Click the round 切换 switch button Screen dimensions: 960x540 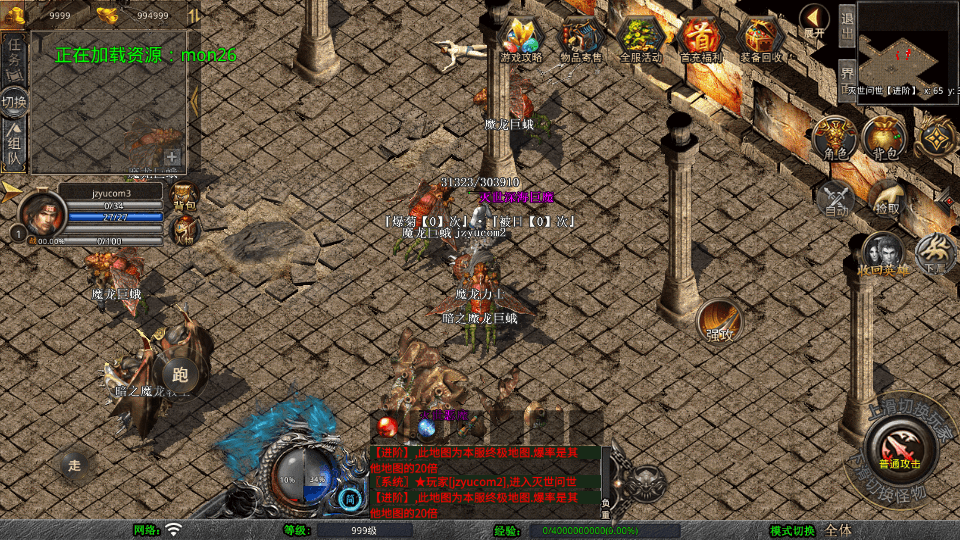pos(15,102)
